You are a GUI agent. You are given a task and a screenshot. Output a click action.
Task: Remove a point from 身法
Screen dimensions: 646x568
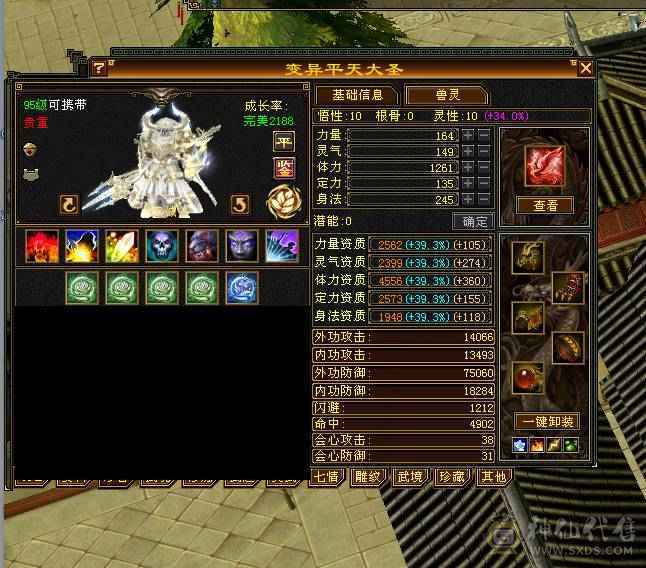click(x=483, y=199)
